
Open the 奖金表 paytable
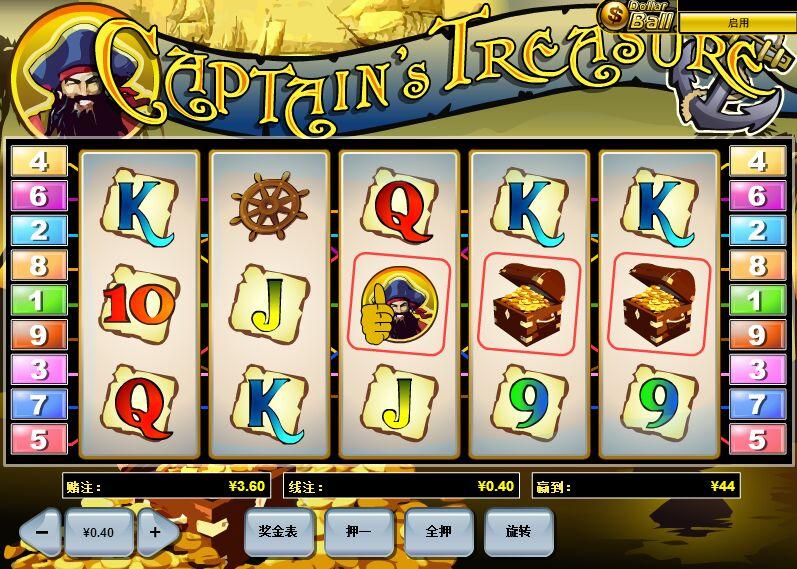click(x=279, y=531)
